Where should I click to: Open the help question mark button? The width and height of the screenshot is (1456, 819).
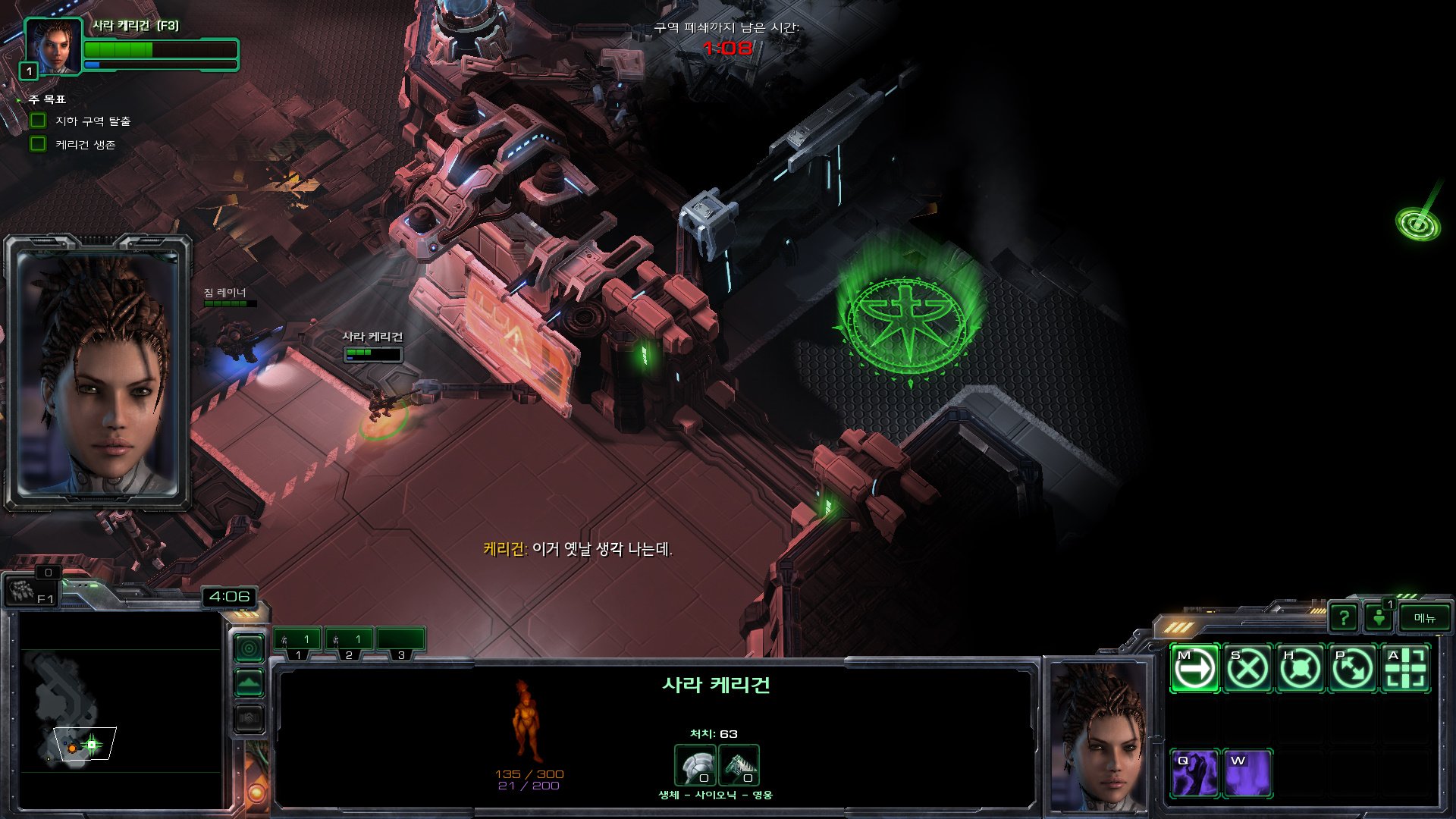[x=1344, y=618]
